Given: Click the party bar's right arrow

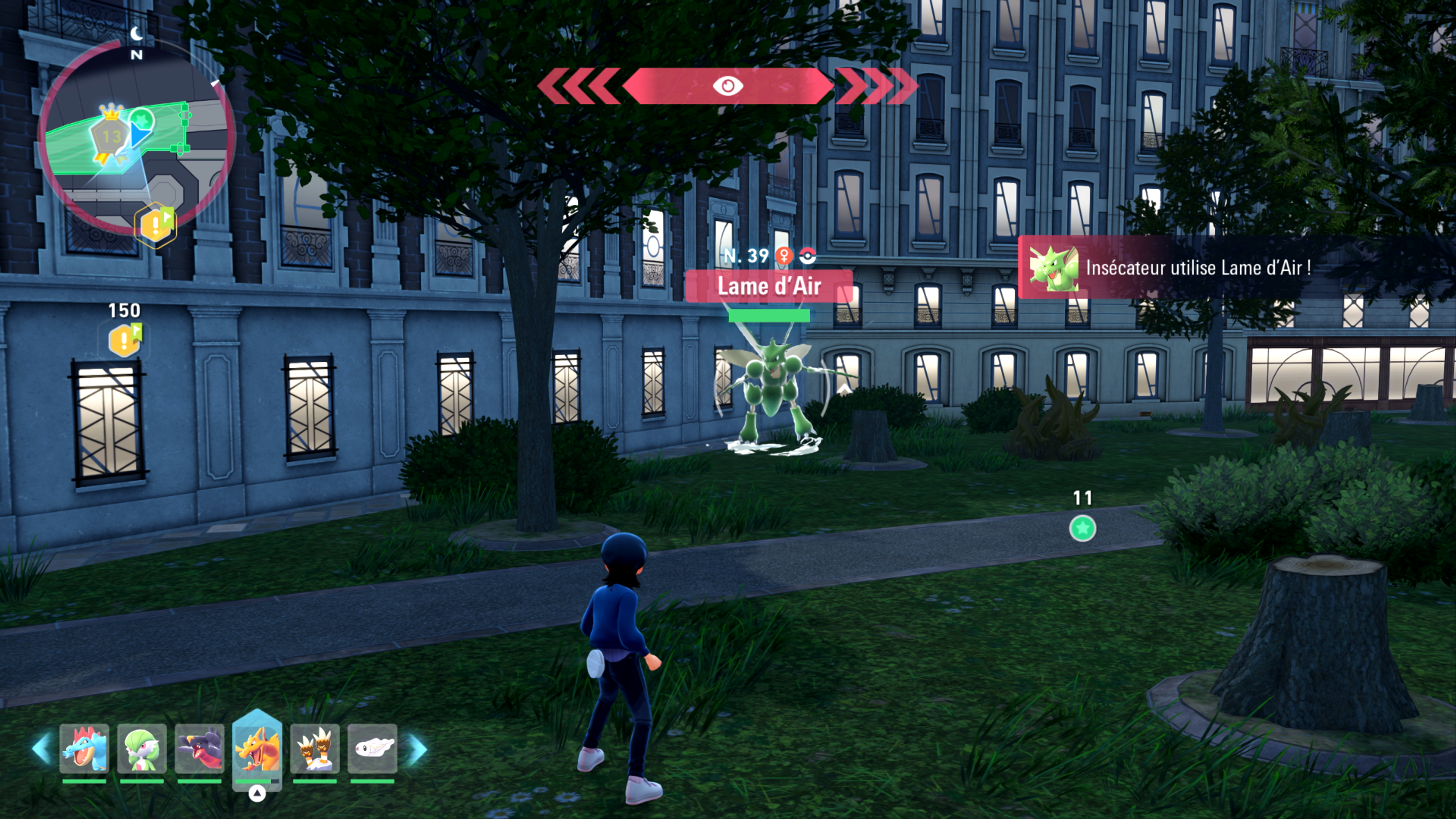Looking at the screenshot, I should (x=418, y=750).
